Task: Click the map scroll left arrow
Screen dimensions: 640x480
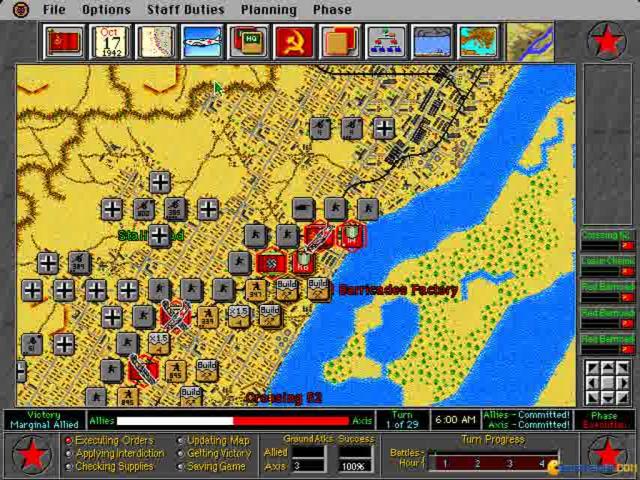Action: 594,384
